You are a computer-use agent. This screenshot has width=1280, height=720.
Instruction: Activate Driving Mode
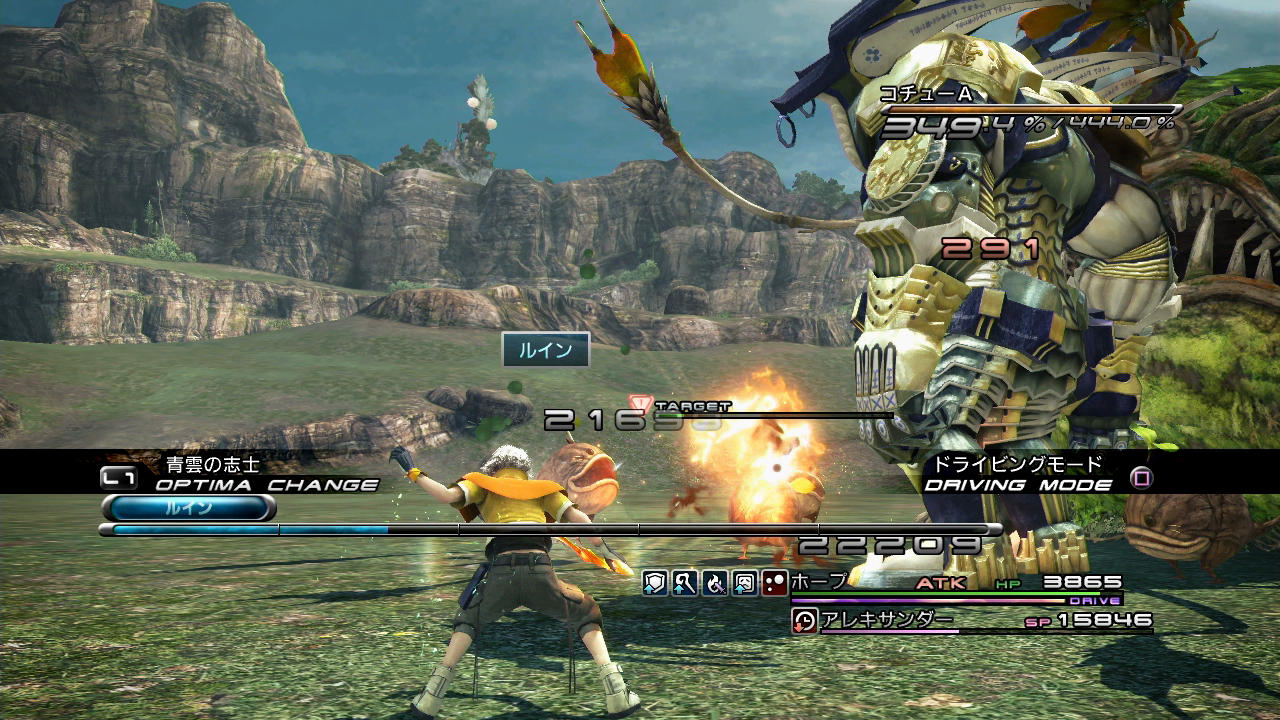pyautogui.click(x=1017, y=485)
